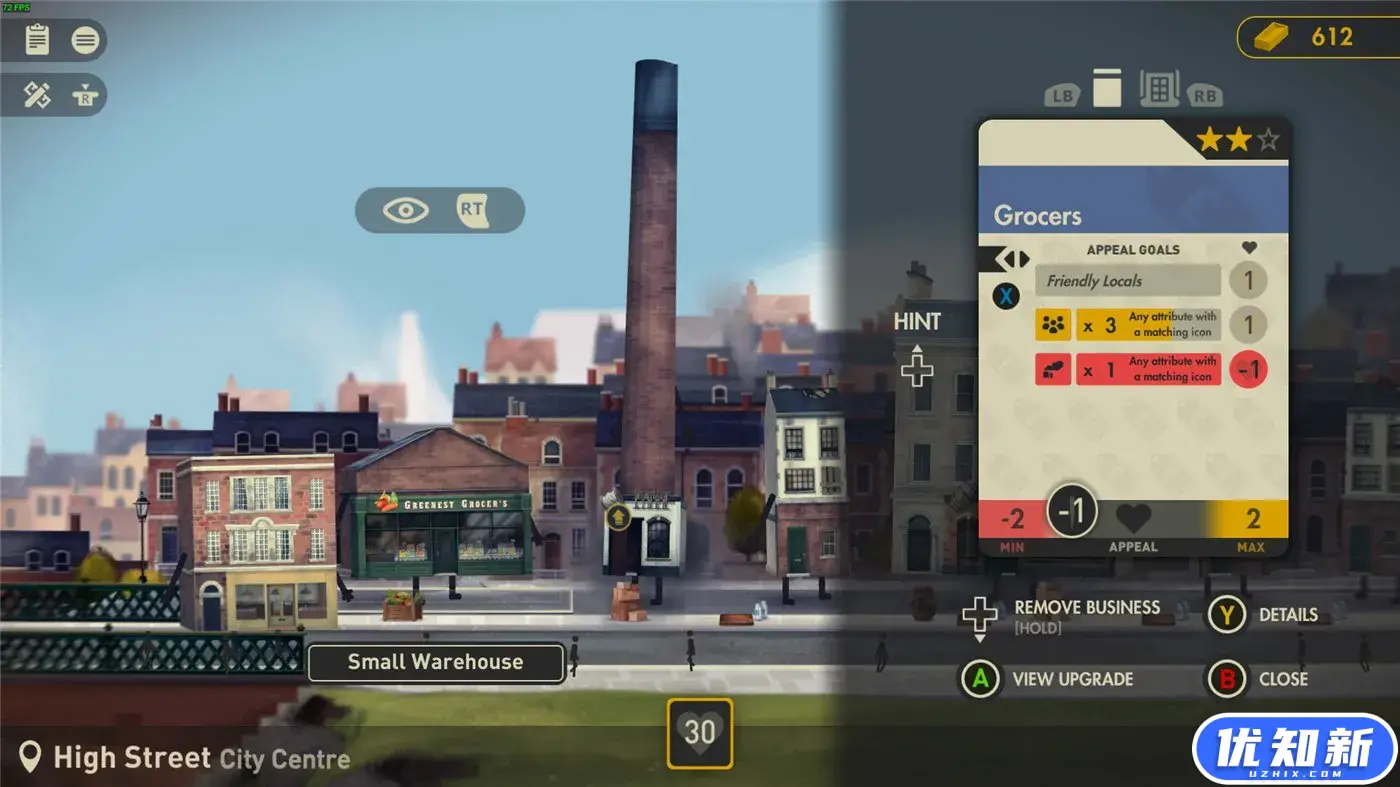This screenshot has width=1400, height=787.
Task: Click the heart appeal total badge
Action: (700, 734)
